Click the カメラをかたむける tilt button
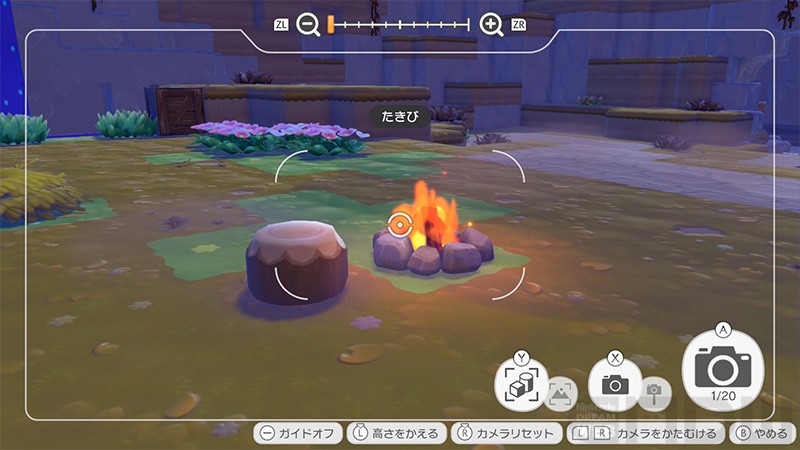The height and width of the screenshot is (450, 800). (644, 434)
